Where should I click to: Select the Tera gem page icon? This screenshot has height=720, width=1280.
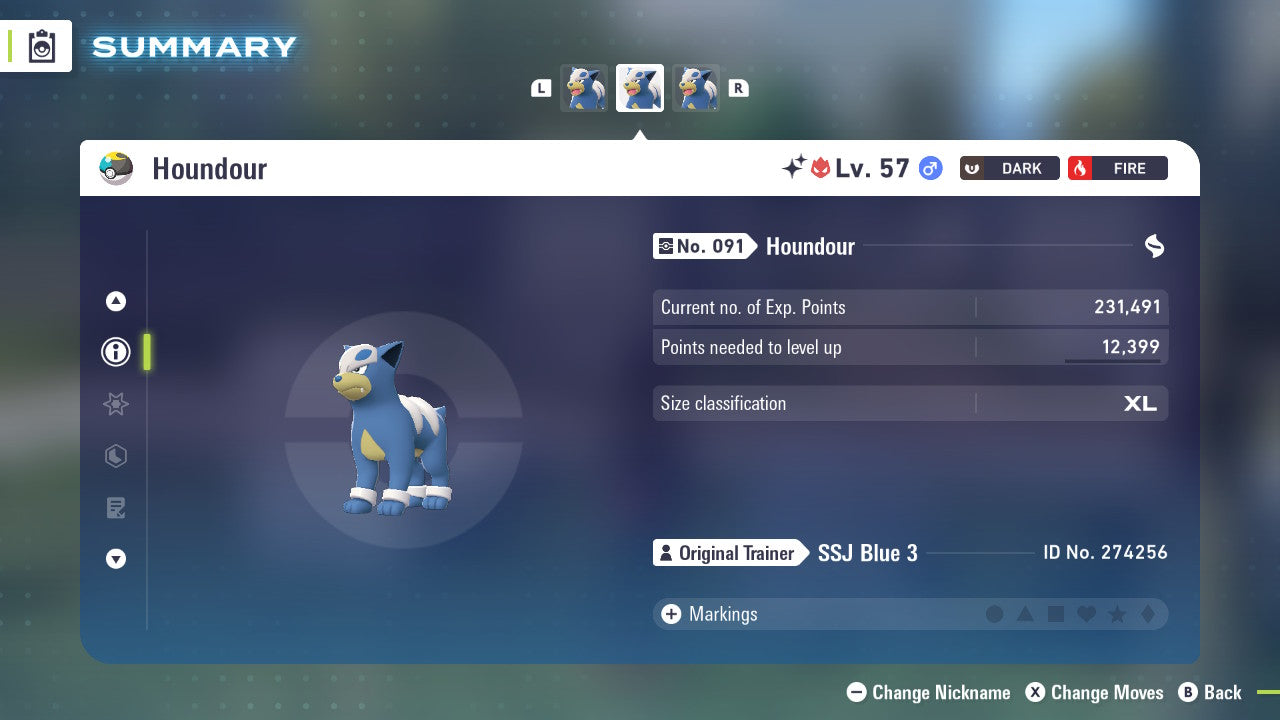115,456
